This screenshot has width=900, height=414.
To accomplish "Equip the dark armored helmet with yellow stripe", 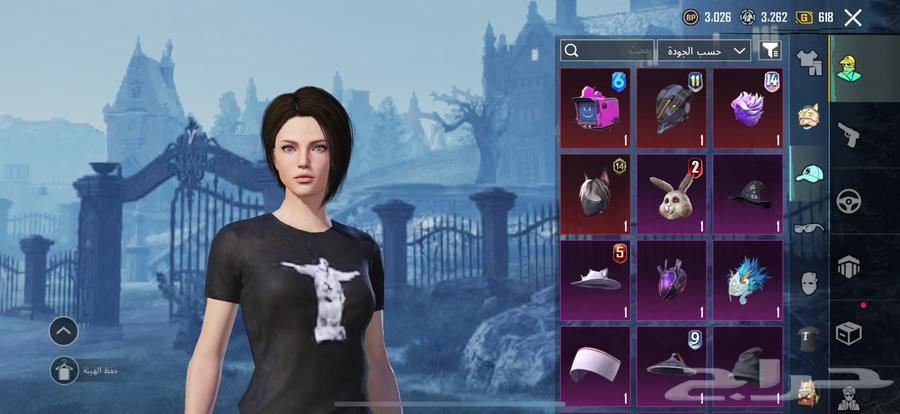I will pos(671,107).
